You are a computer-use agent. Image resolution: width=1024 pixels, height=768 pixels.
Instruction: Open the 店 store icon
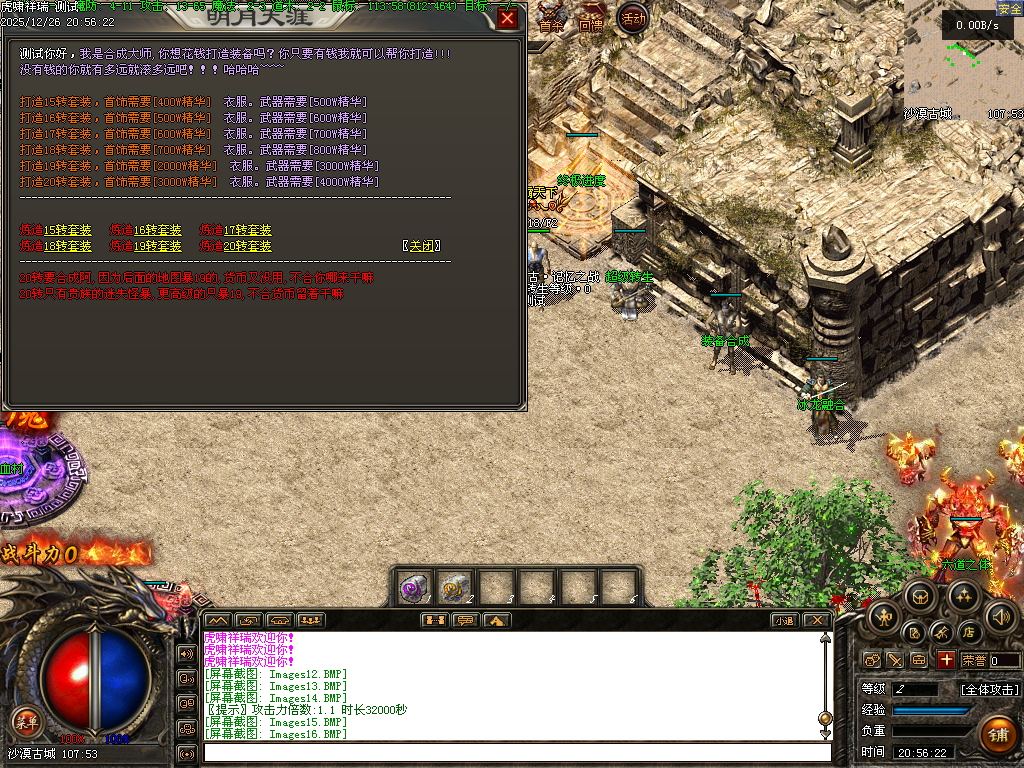click(968, 633)
